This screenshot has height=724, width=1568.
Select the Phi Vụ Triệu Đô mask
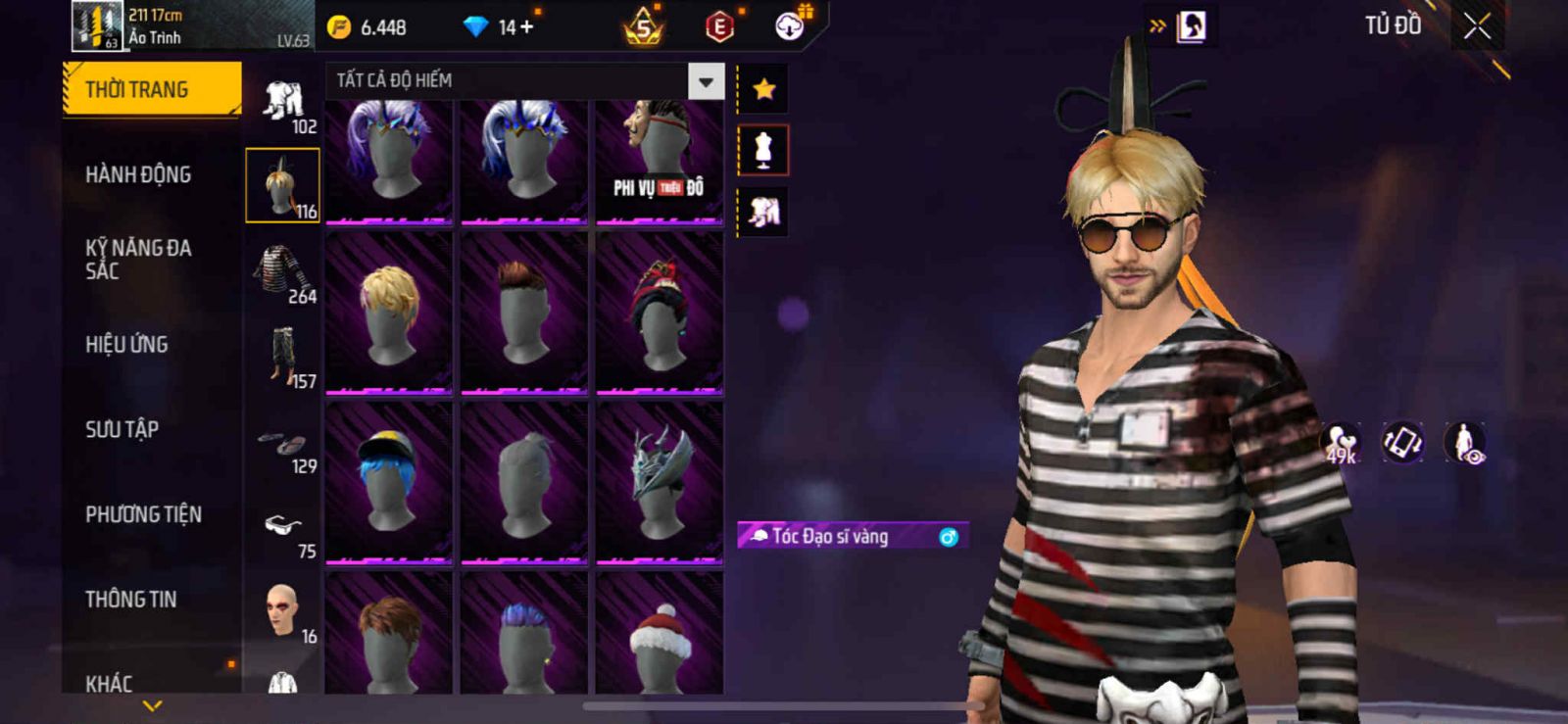[660, 162]
